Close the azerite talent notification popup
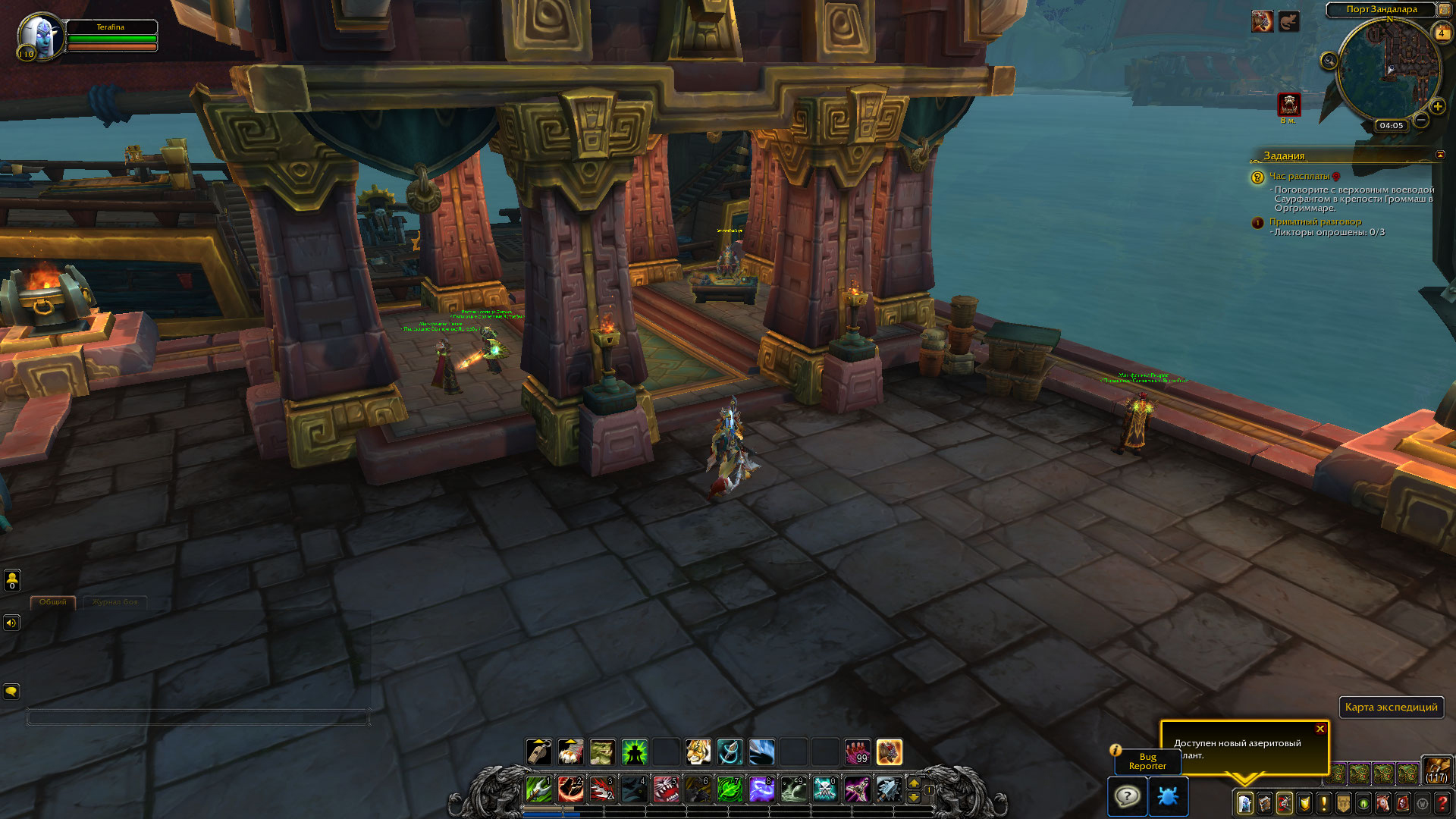This screenshot has width=1456, height=819. coord(1320,729)
